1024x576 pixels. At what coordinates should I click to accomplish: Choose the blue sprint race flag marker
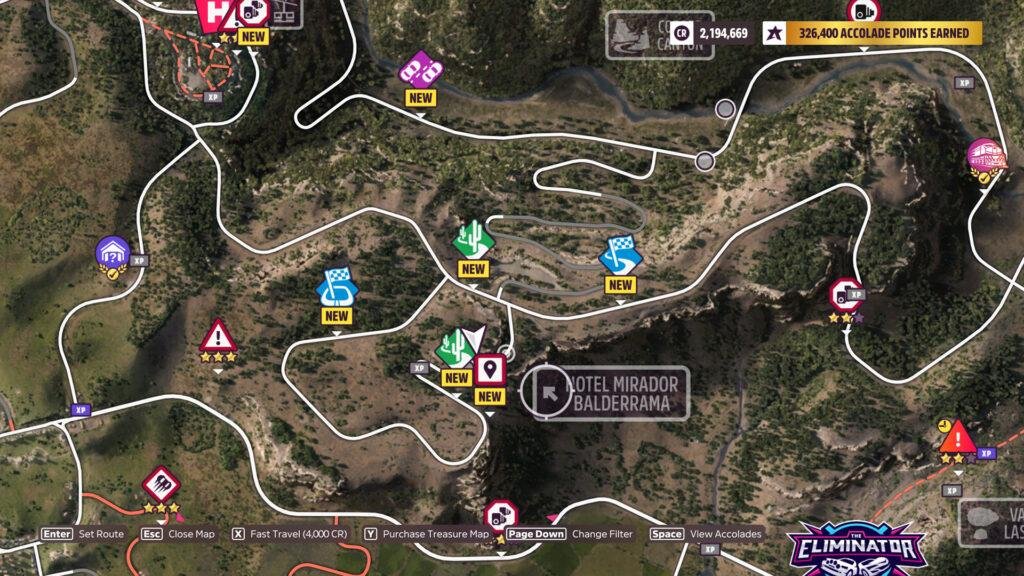[620, 256]
